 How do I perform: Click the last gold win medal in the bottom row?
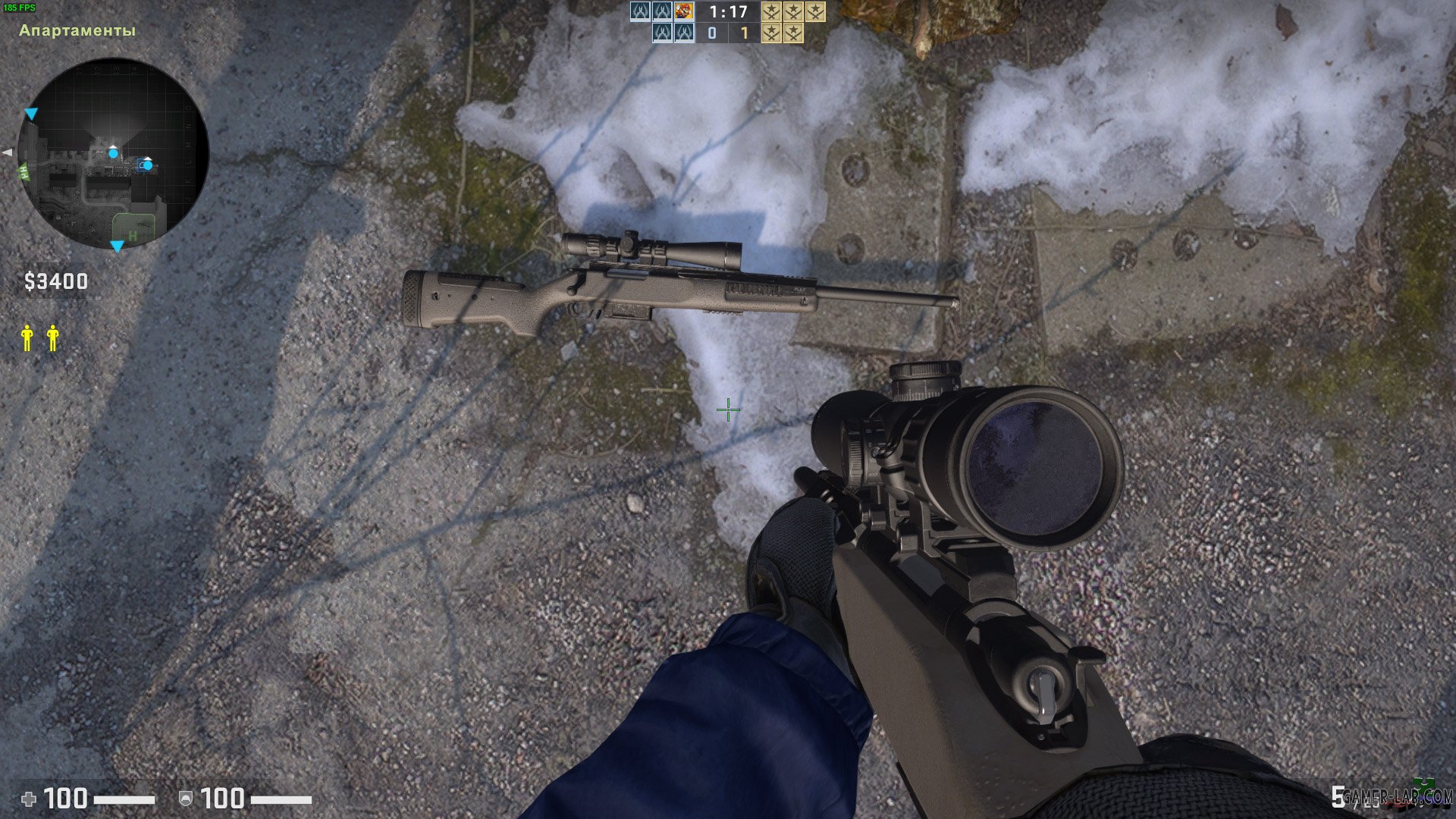[x=794, y=33]
